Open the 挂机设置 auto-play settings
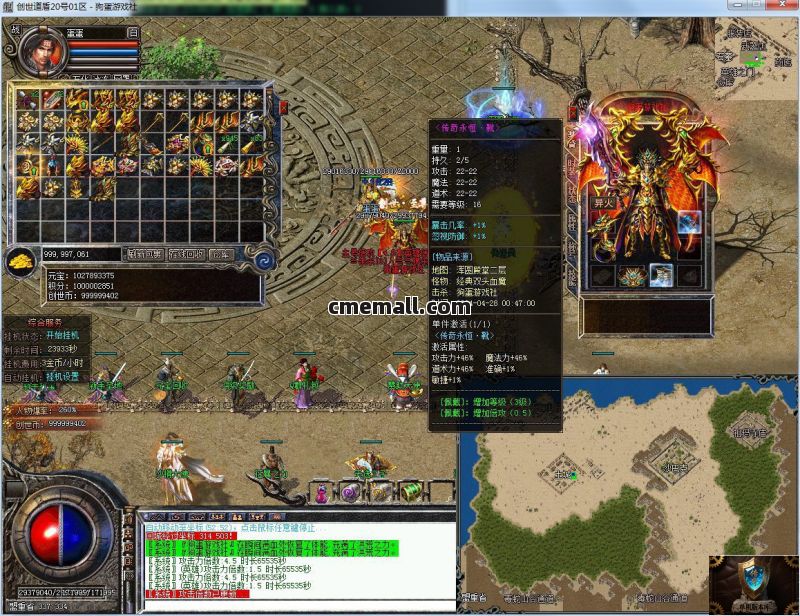This screenshot has height=616, width=800. pos(65,376)
